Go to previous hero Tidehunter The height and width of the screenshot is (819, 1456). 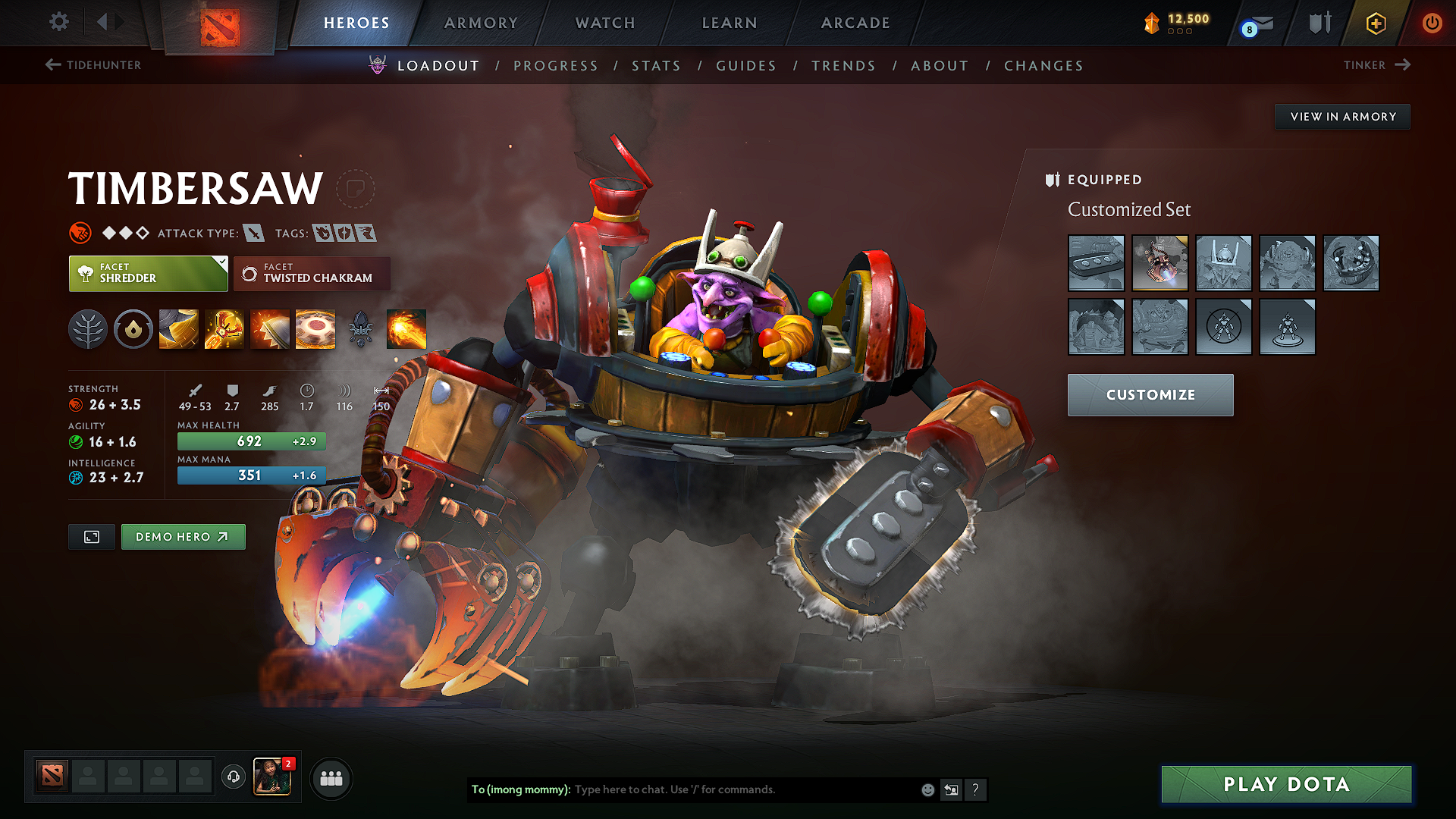pos(93,65)
